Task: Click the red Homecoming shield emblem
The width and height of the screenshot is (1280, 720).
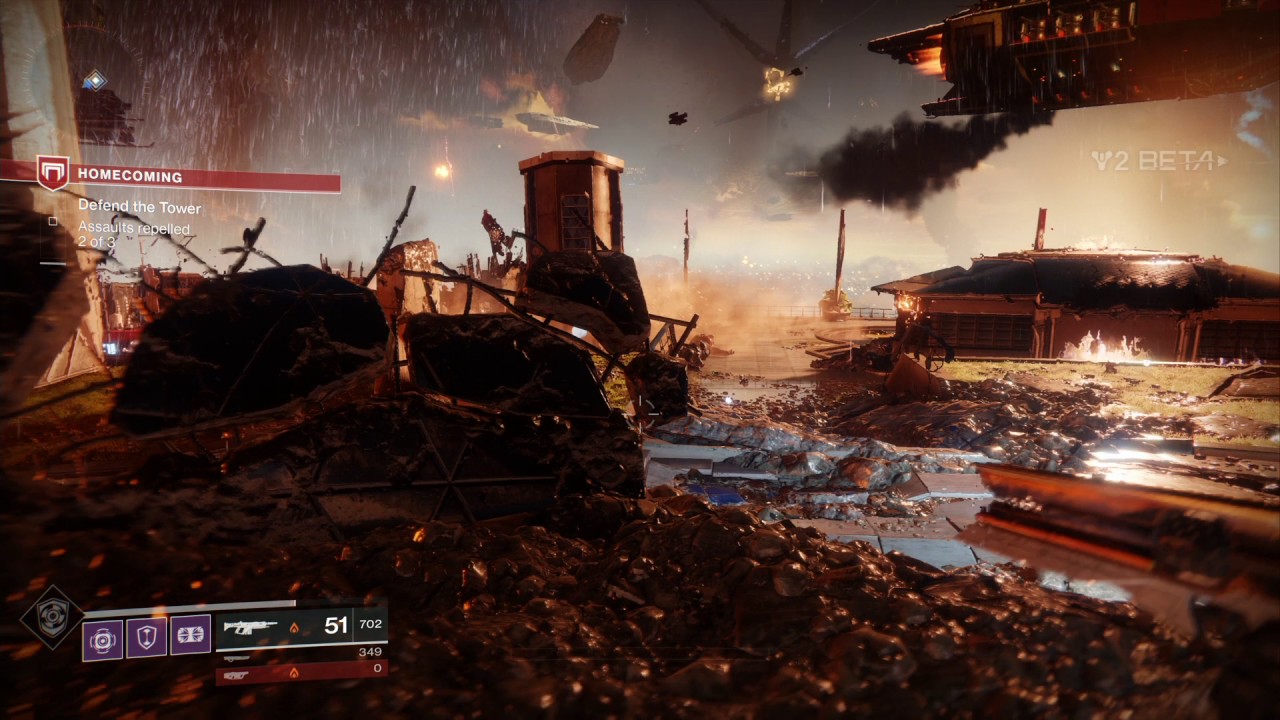Action: click(52, 172)
